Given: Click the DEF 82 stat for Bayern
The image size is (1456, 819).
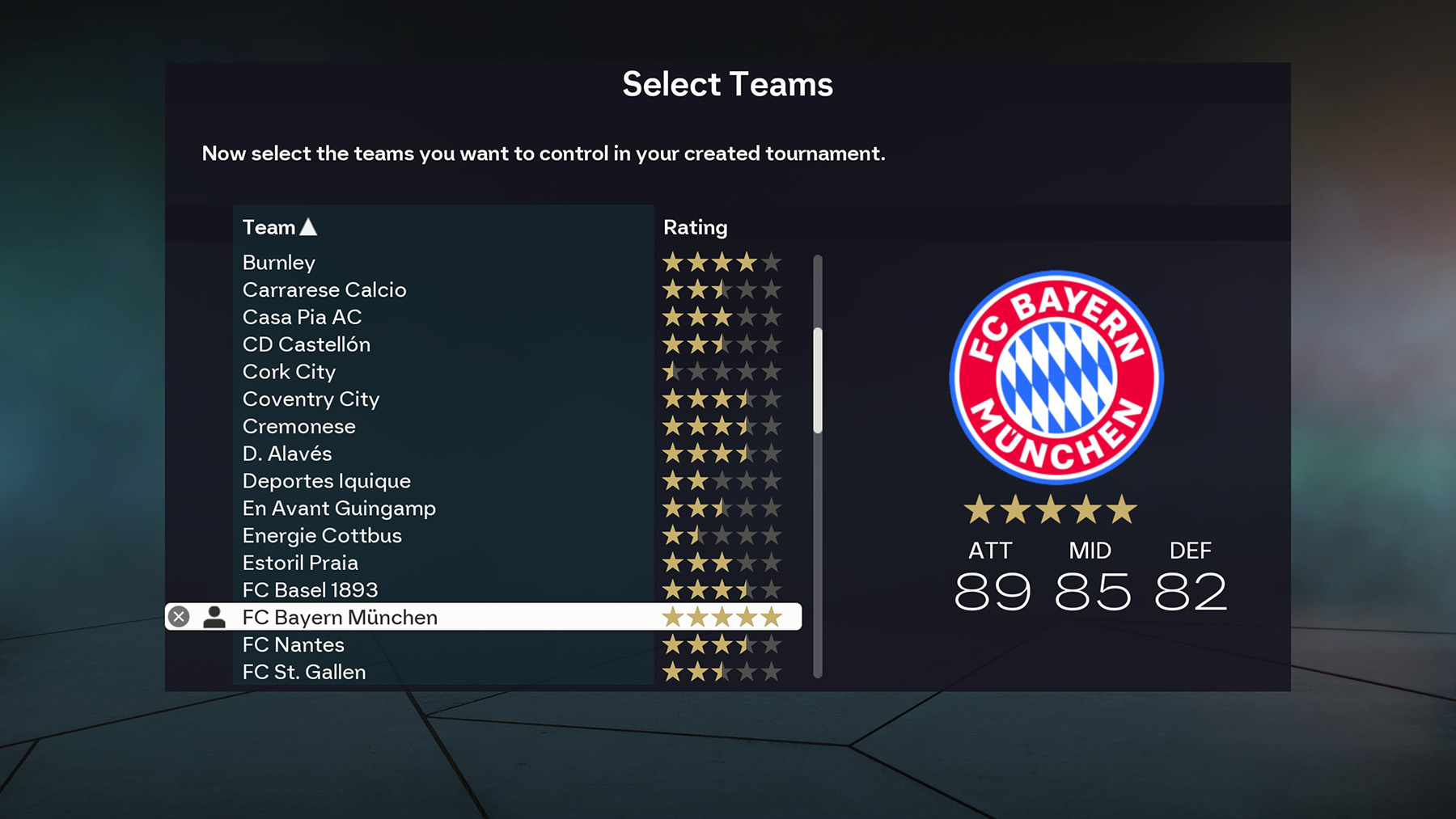Looking at the screenshot, I should (1189, 589).
